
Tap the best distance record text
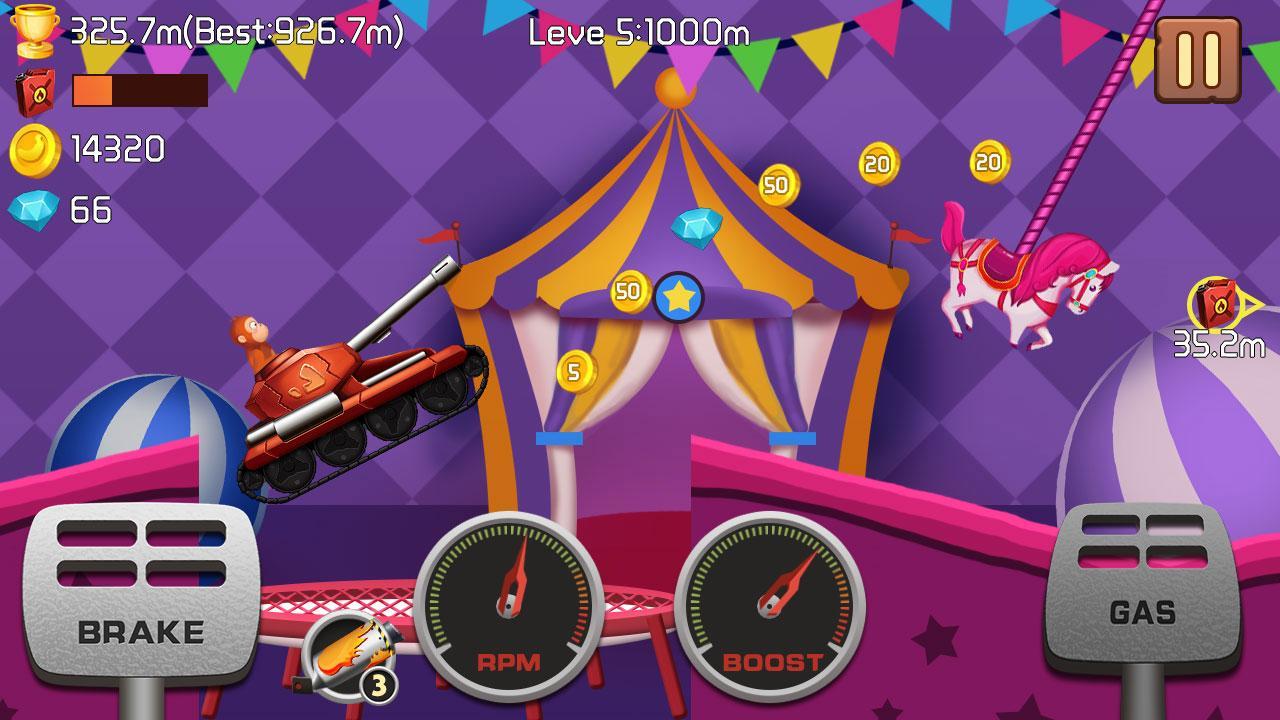click(300, 31)
